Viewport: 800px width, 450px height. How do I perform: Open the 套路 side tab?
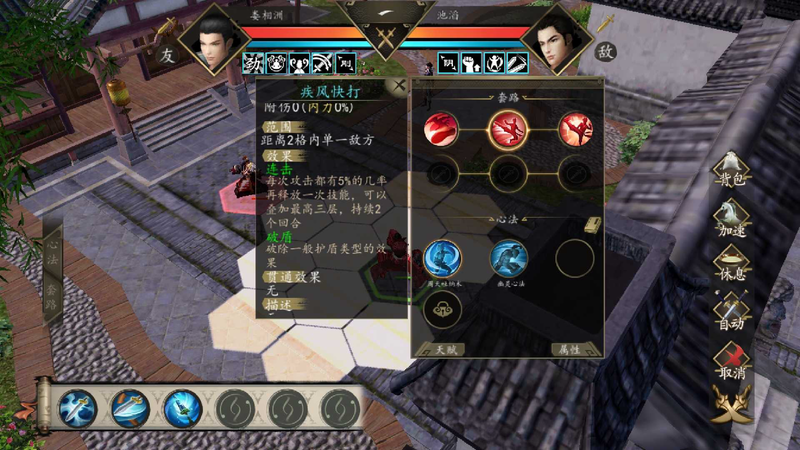(53, 293)
